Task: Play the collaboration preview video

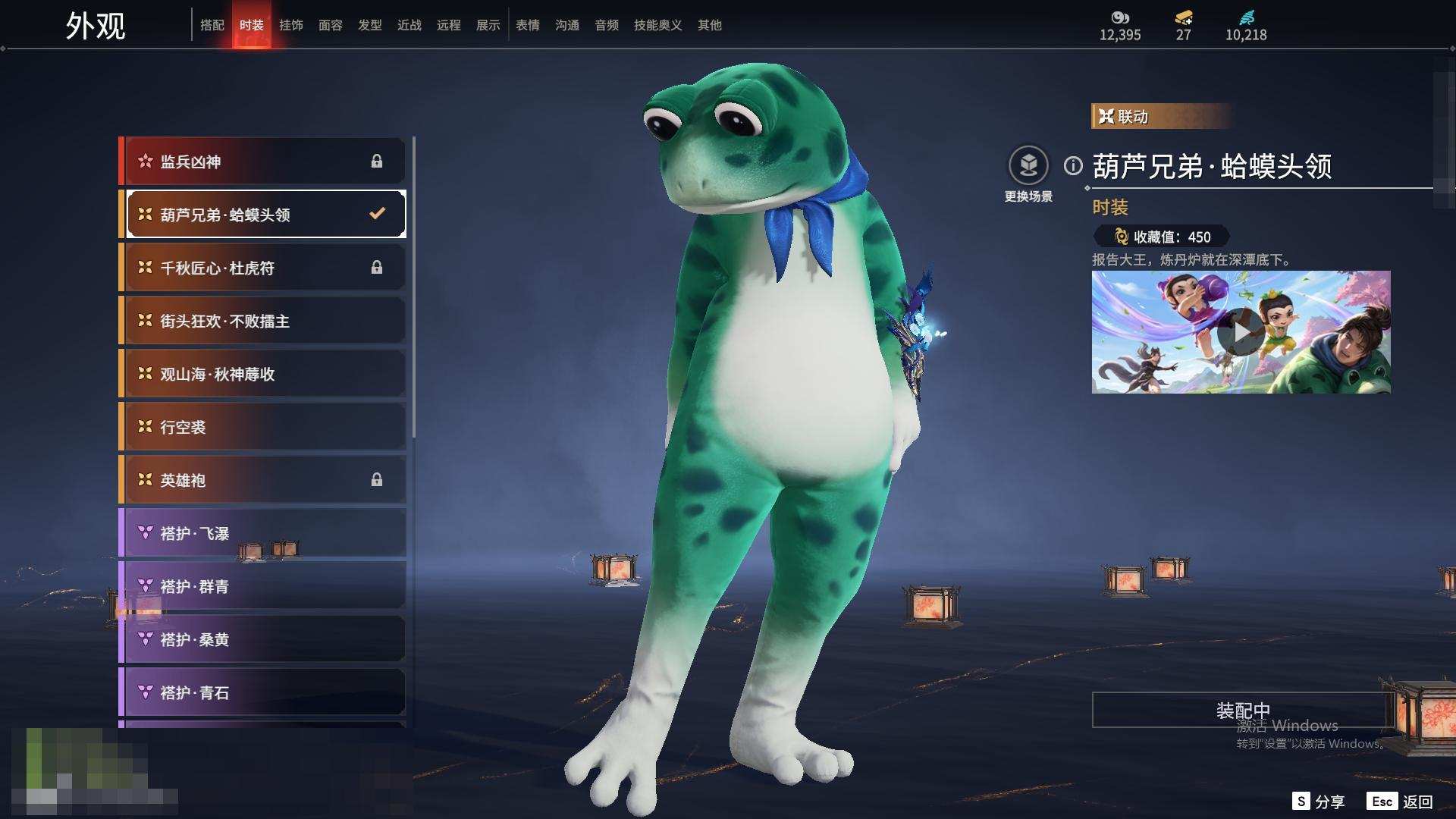Action: click(1241, 332)
